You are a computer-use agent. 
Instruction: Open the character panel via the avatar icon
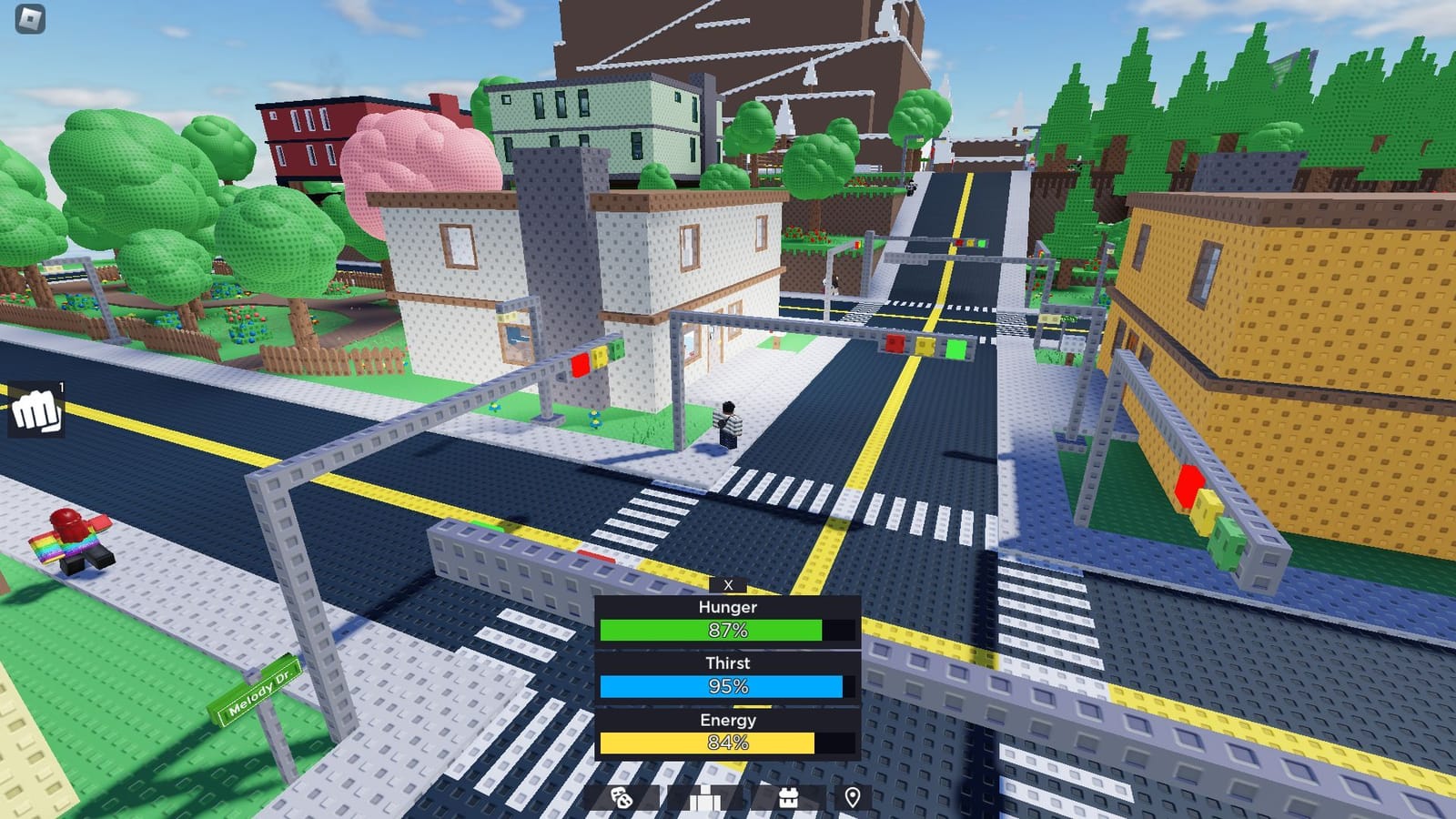(706, 797)
